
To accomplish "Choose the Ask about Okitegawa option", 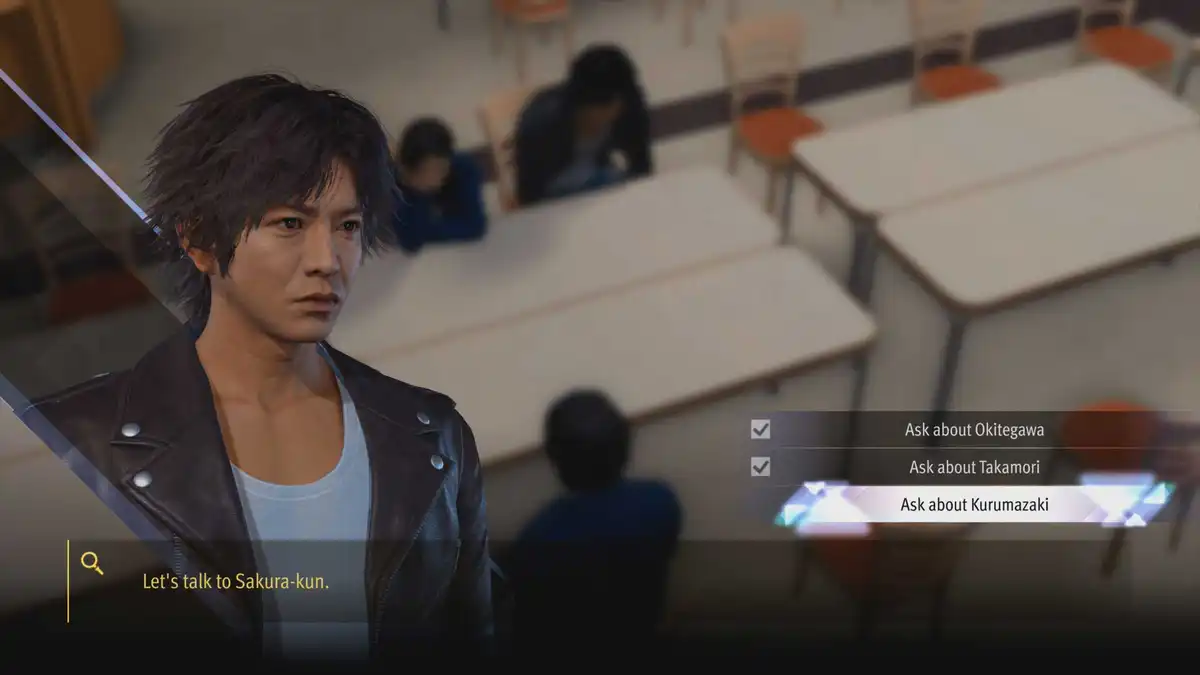I will (974, 430).
